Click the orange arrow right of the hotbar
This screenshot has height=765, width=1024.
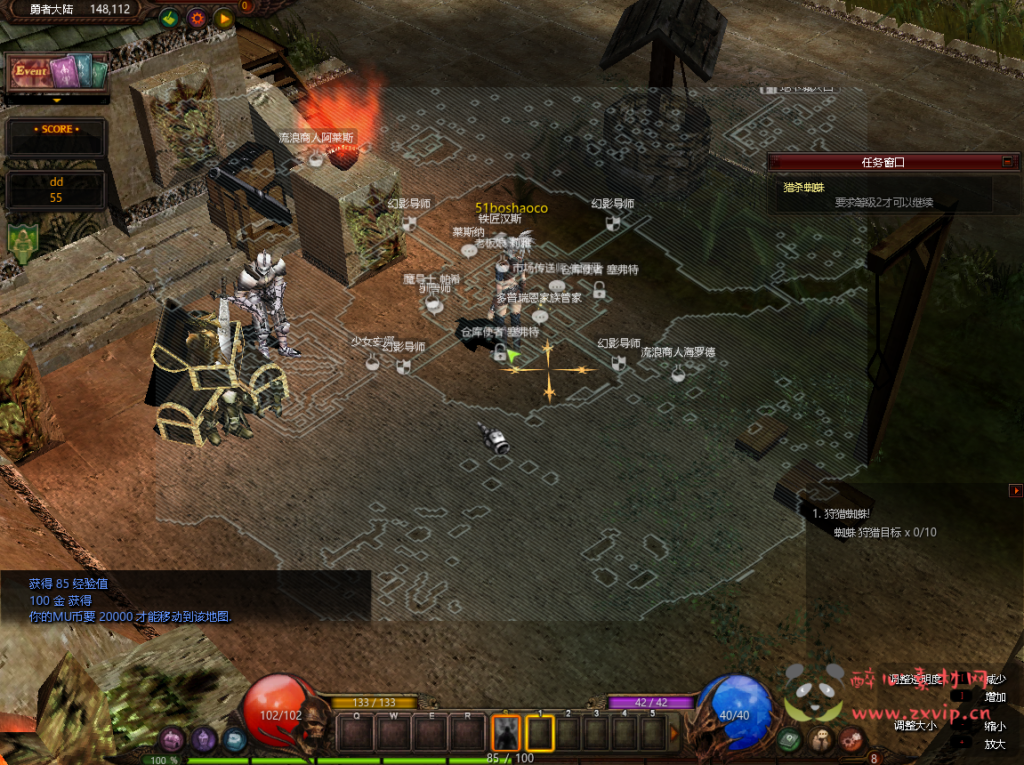(x=674, y=734)
